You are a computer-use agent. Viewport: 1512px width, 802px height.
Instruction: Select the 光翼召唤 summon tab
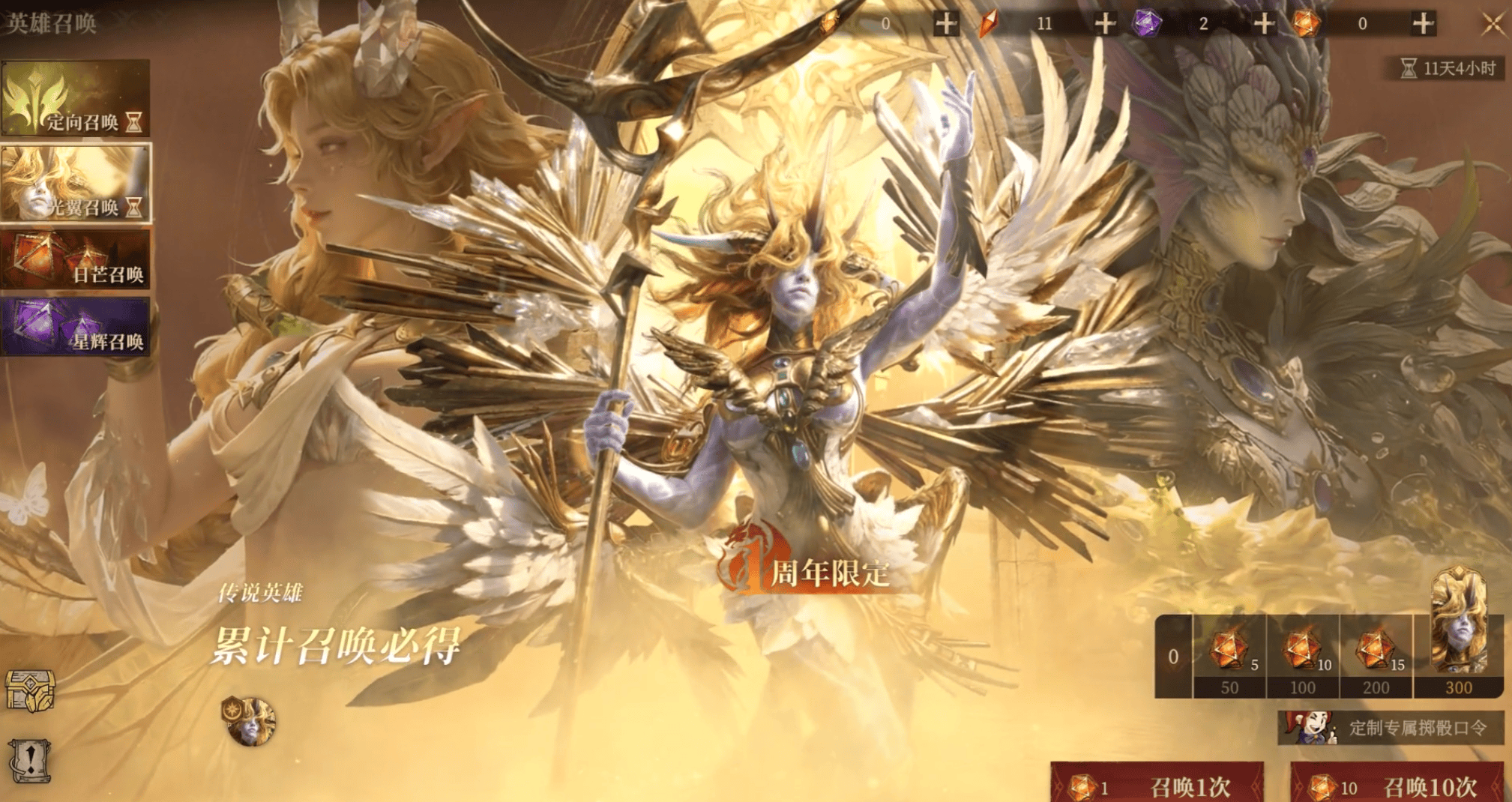coord(75,184)
